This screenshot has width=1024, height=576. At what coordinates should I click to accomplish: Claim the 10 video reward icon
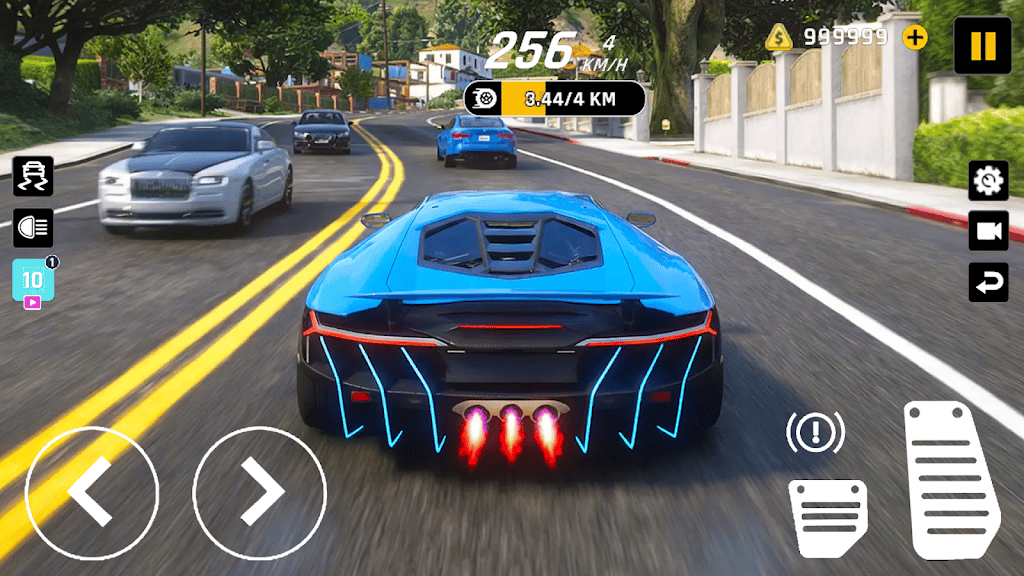(33, 282)
